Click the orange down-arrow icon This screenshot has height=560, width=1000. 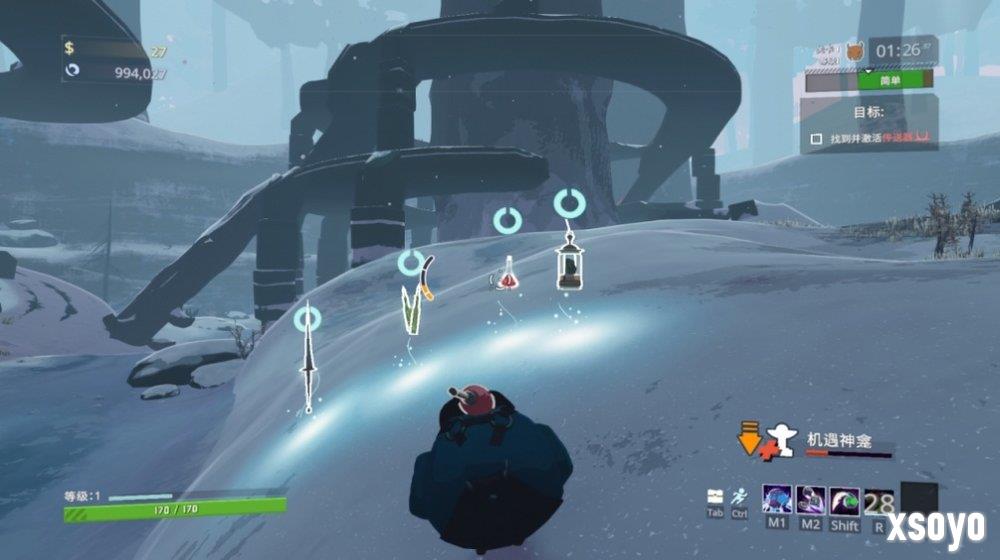point(747,438)
